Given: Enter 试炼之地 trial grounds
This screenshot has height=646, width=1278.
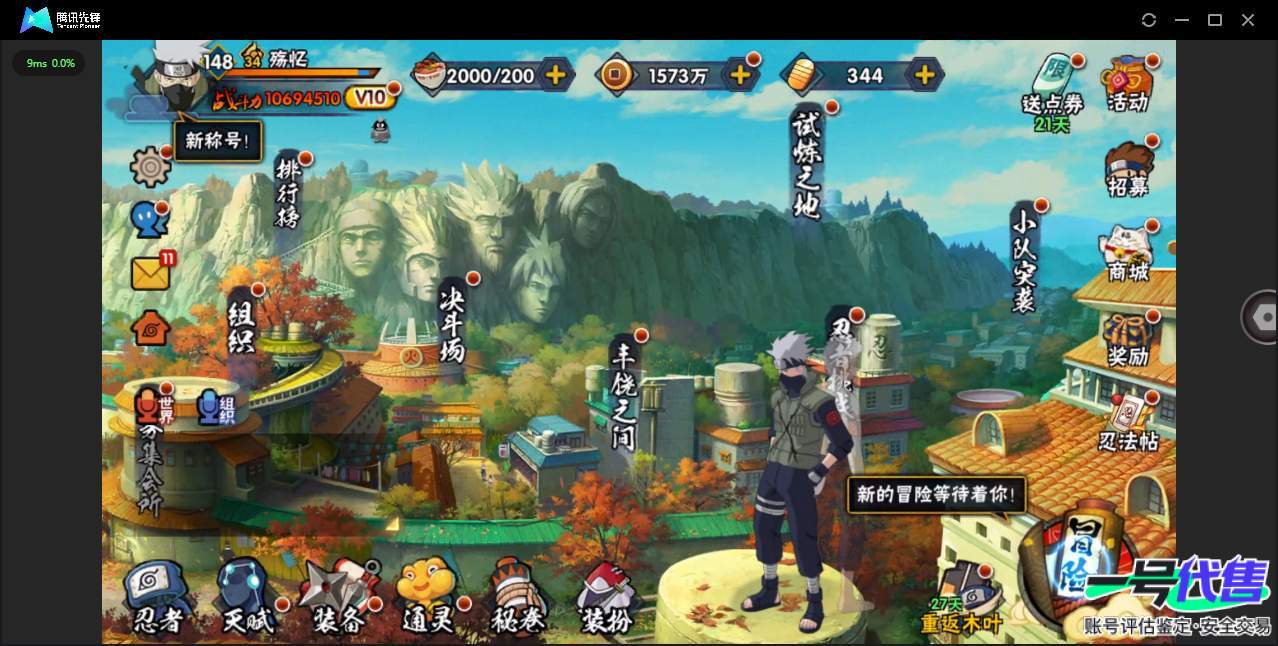Looking at the screenshot, I should point(806,163).
